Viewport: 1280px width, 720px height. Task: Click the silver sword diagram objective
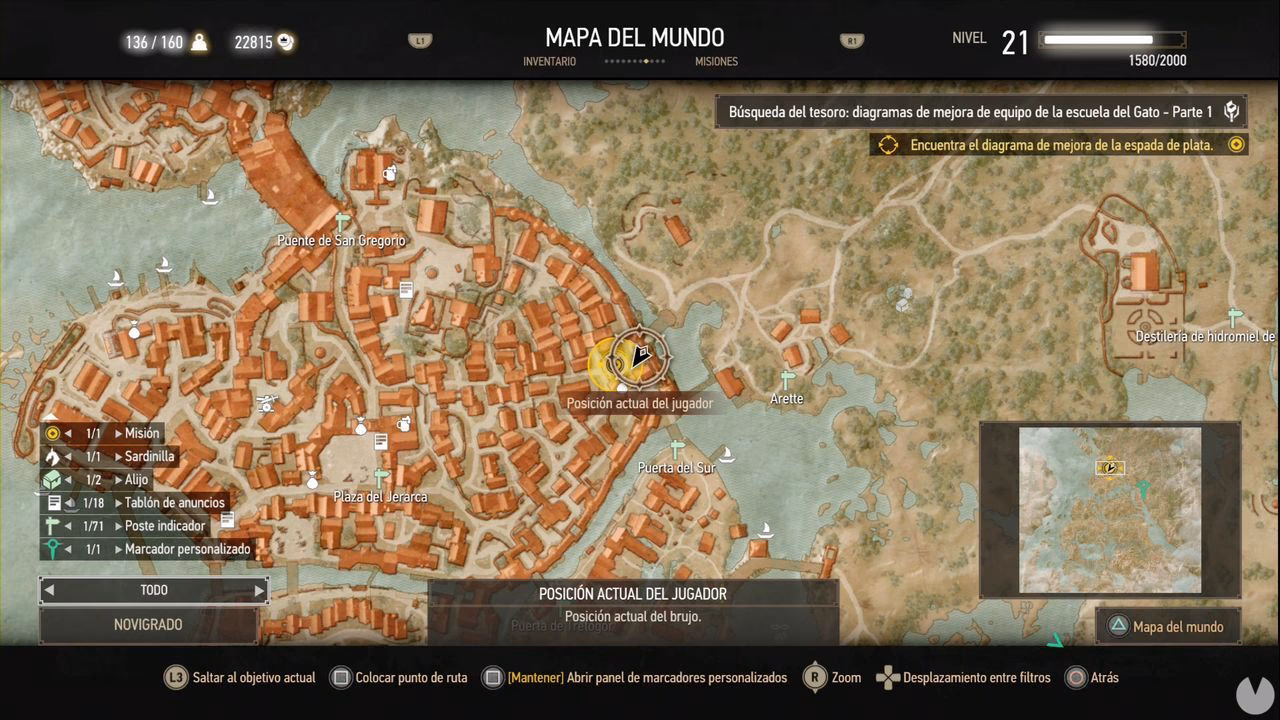pyautogui.click(x=1061, y=145)
